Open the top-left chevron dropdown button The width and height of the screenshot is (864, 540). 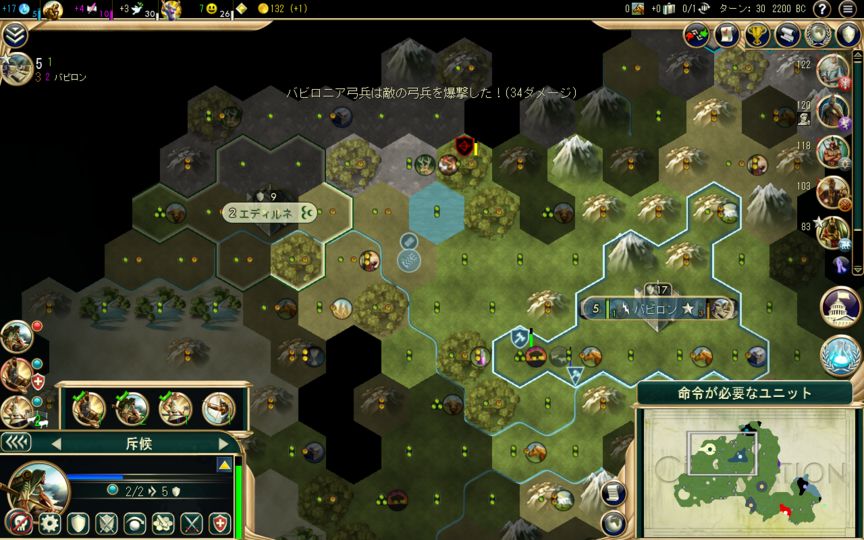pos(14,35)
